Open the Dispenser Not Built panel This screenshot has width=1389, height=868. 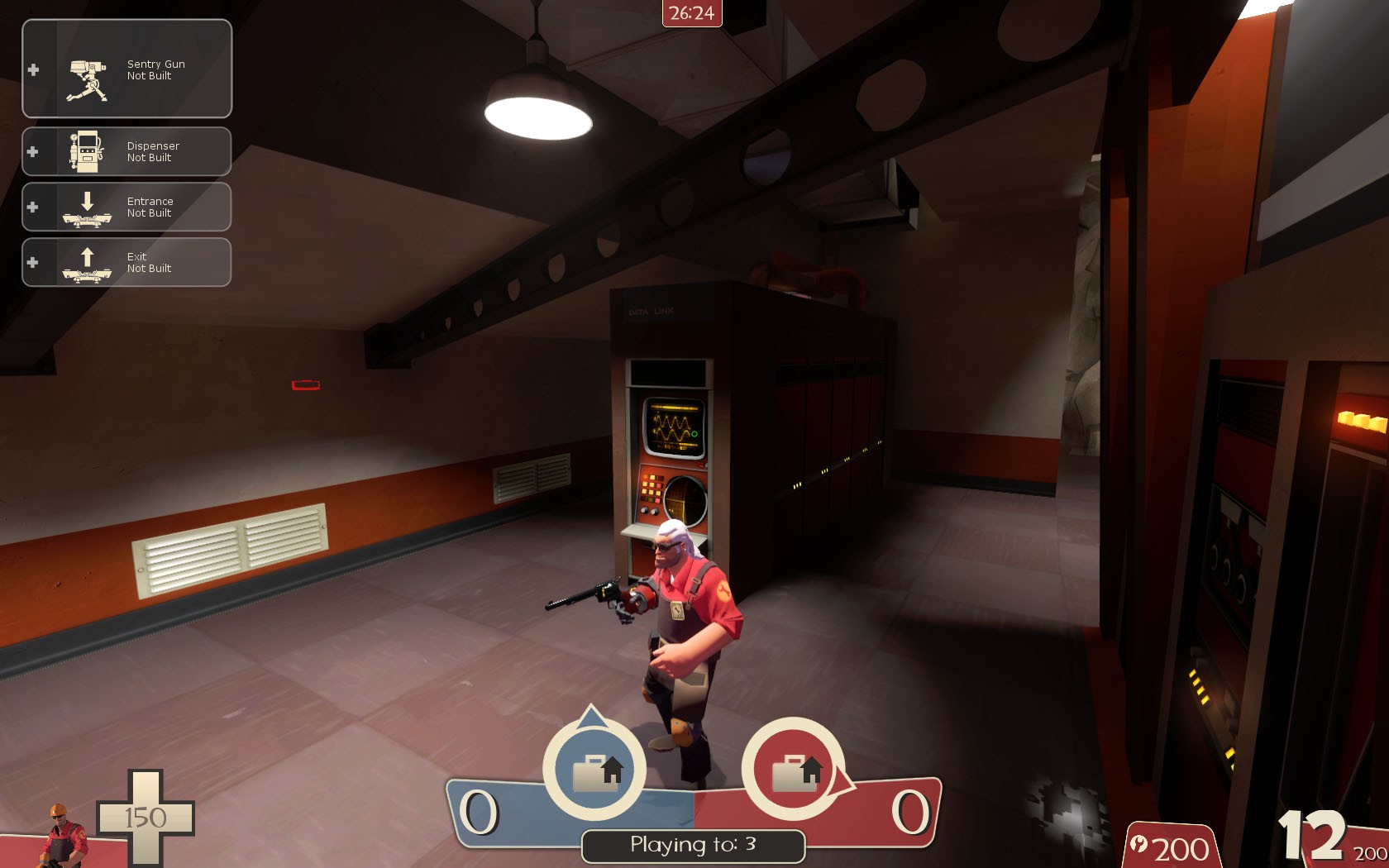pyautogui.click(x=126, y=151)
